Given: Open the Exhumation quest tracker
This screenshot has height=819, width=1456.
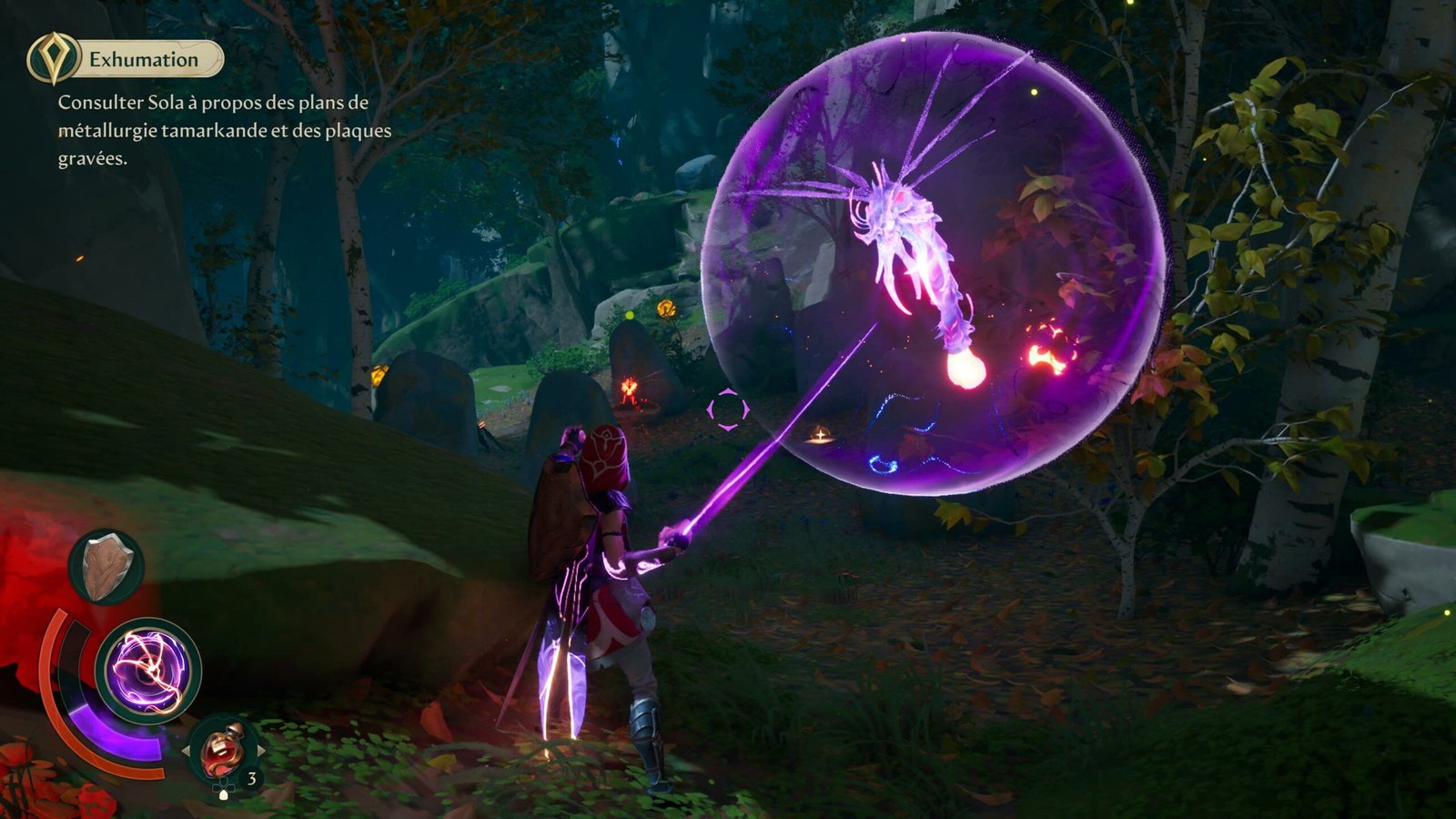Looking at the screenshot, I should pos(144,60).
